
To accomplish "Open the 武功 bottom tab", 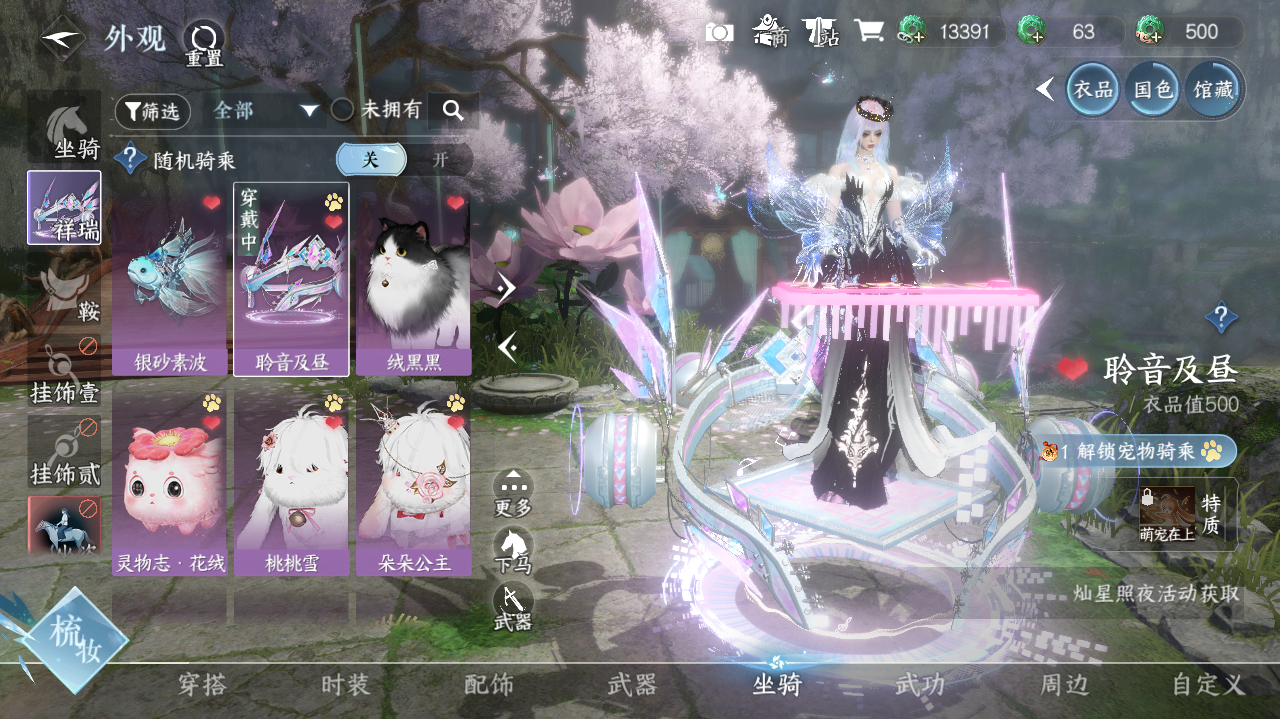I will tap(919, 685).
